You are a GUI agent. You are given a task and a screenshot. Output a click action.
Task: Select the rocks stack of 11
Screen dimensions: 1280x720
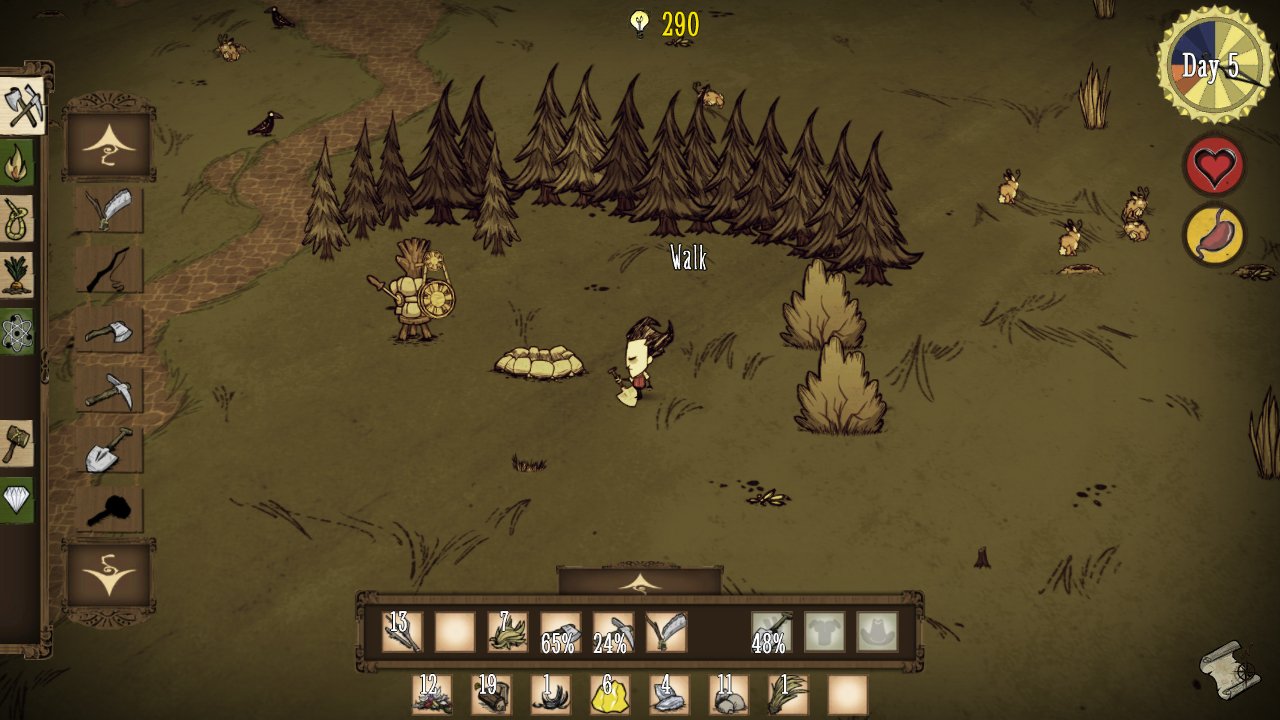pyautogui.click(x=729, y=695)
